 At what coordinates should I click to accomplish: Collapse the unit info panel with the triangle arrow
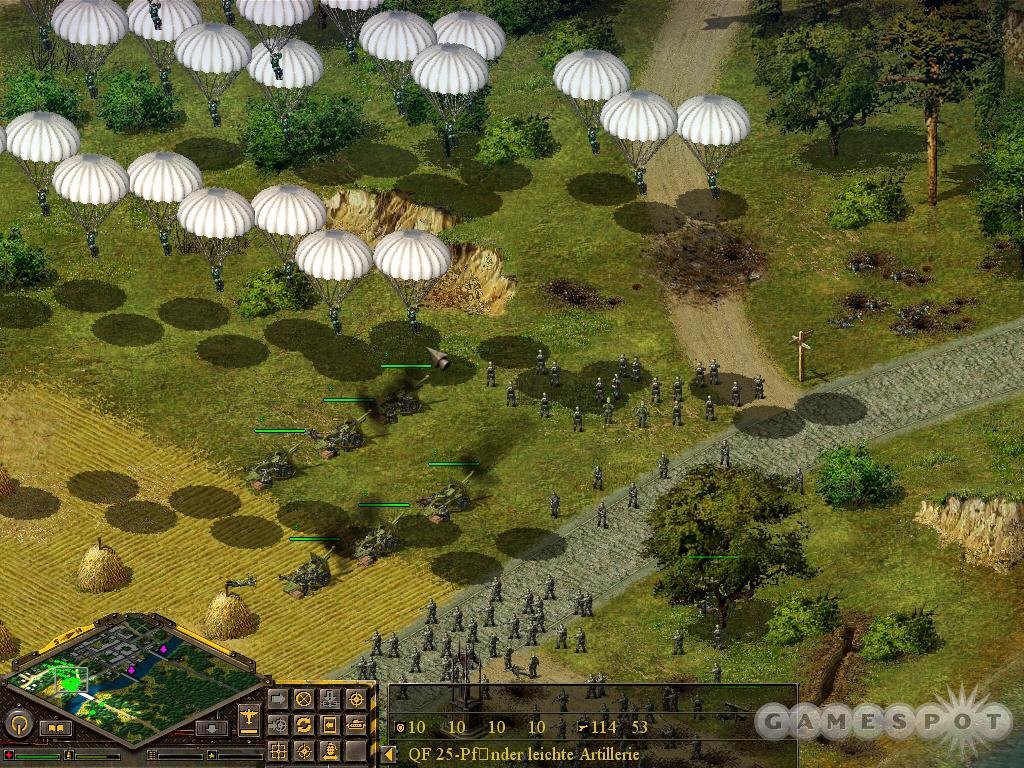tap(388, 754)
